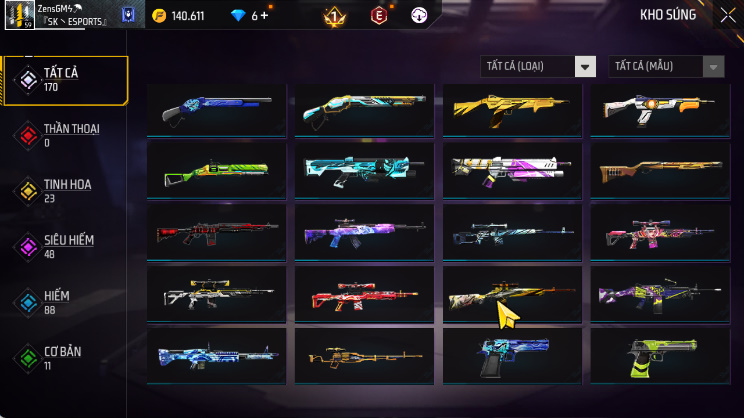Show the SIÊU HIẾM weapon skins

[x=66, y=246]
